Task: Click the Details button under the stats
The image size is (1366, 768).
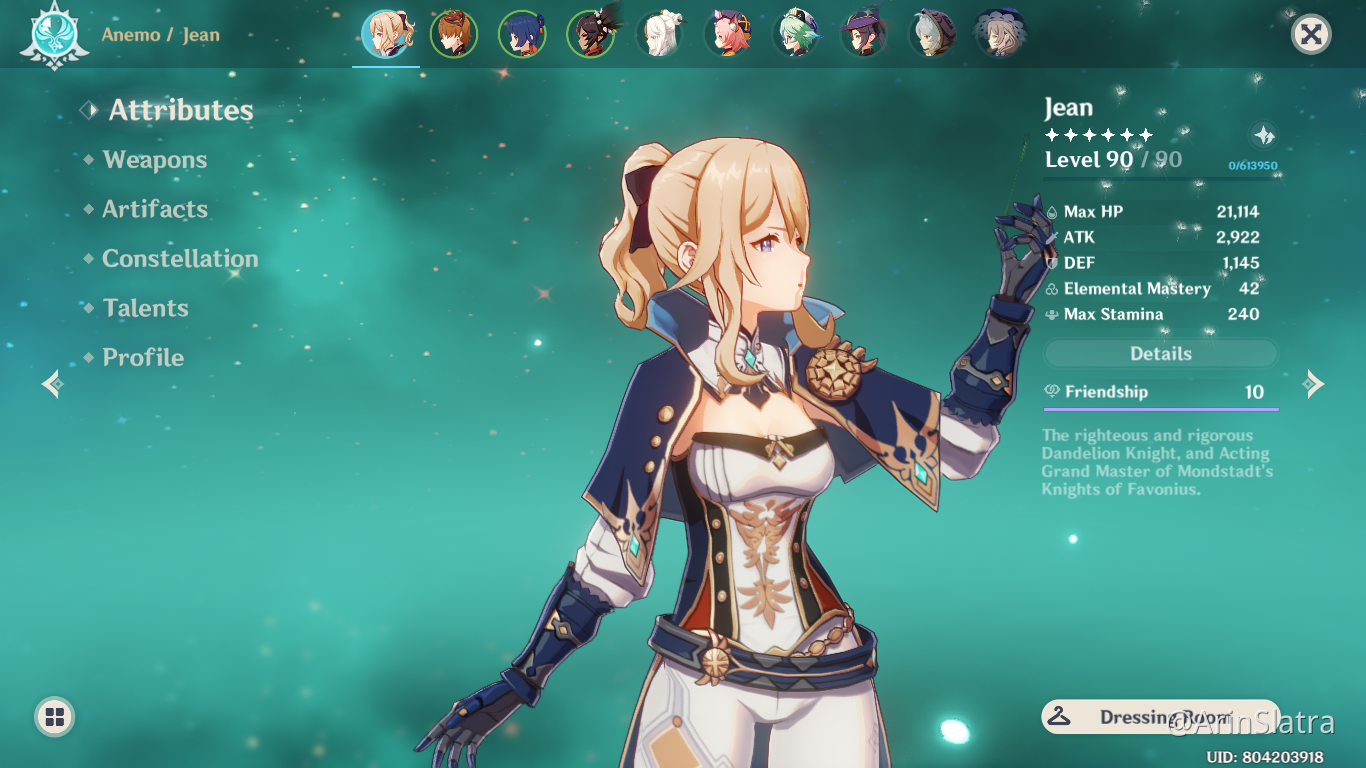Action: [1160, 354]
